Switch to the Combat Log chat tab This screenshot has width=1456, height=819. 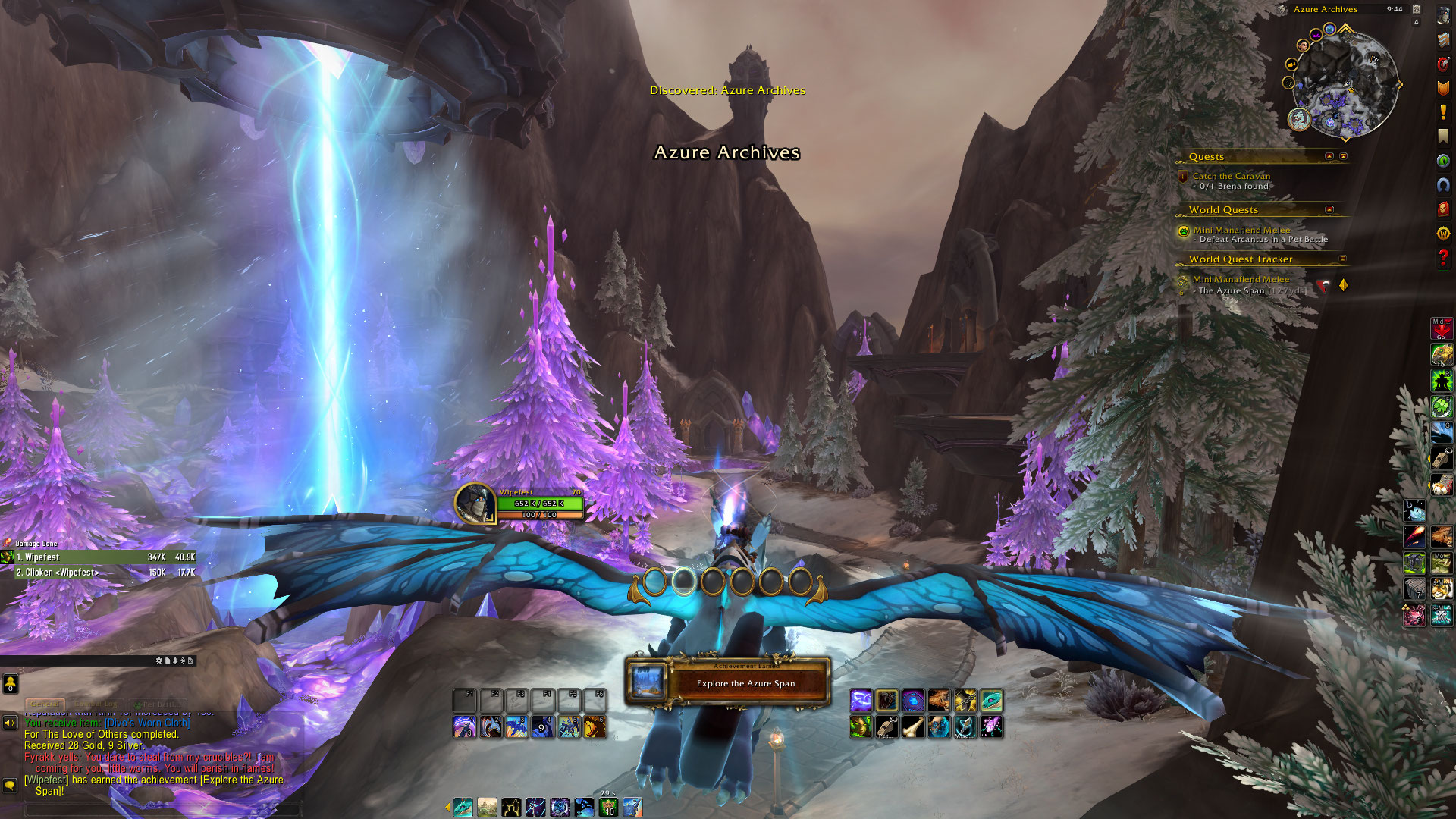point(96,704)
